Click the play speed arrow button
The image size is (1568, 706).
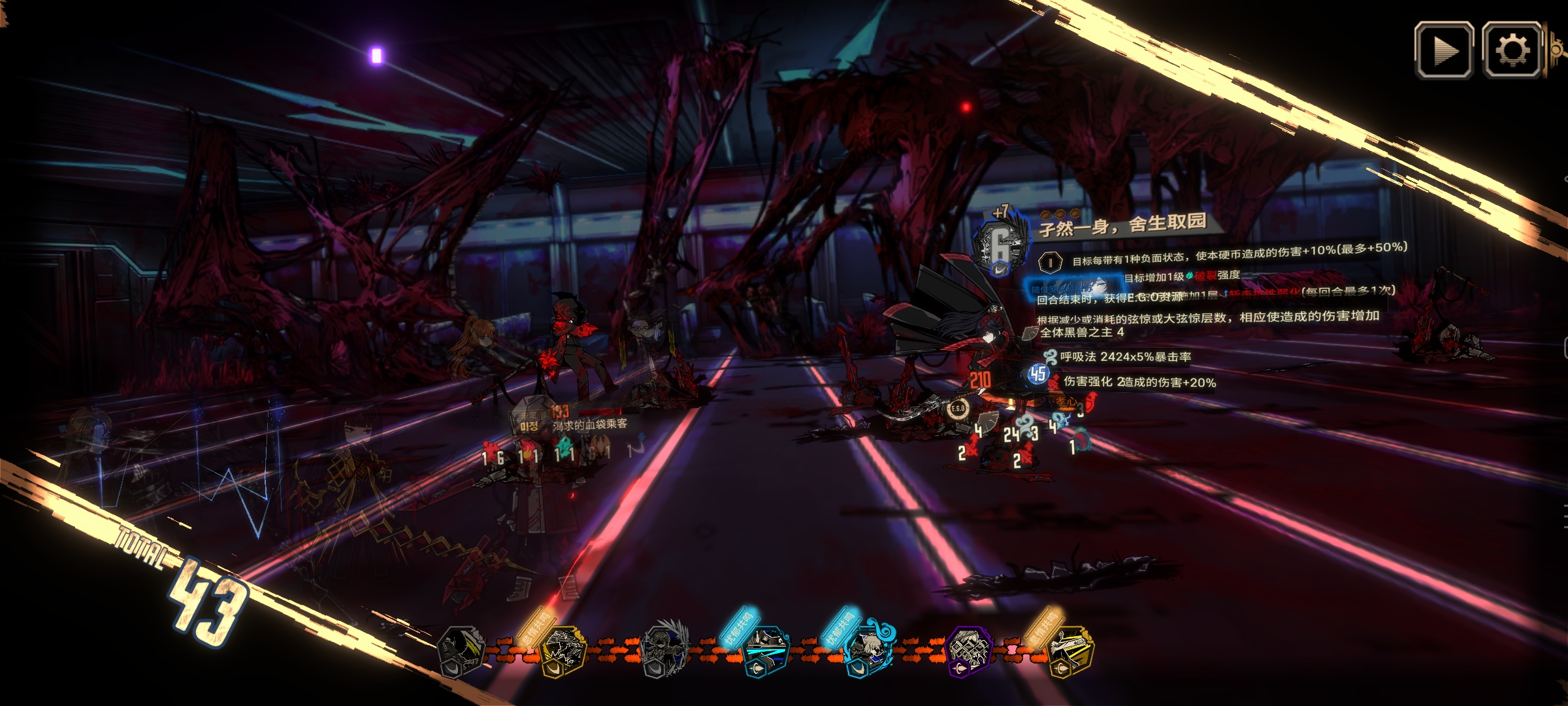click(x=1444, y=50)
